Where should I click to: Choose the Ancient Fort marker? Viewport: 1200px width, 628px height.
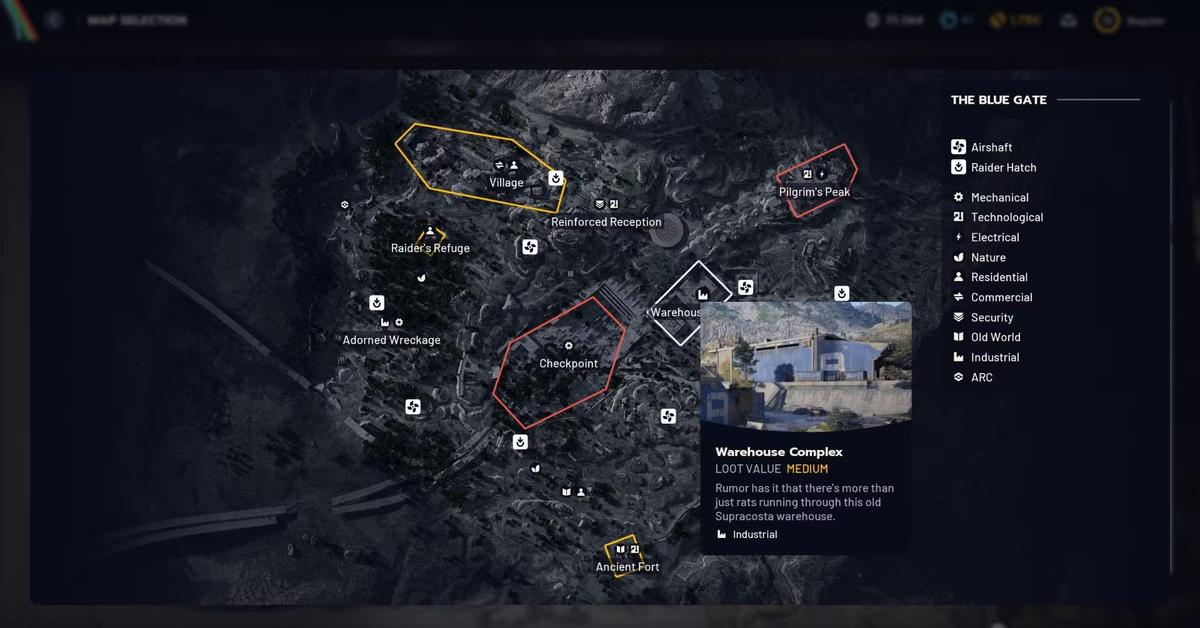[x=627, y=567]
